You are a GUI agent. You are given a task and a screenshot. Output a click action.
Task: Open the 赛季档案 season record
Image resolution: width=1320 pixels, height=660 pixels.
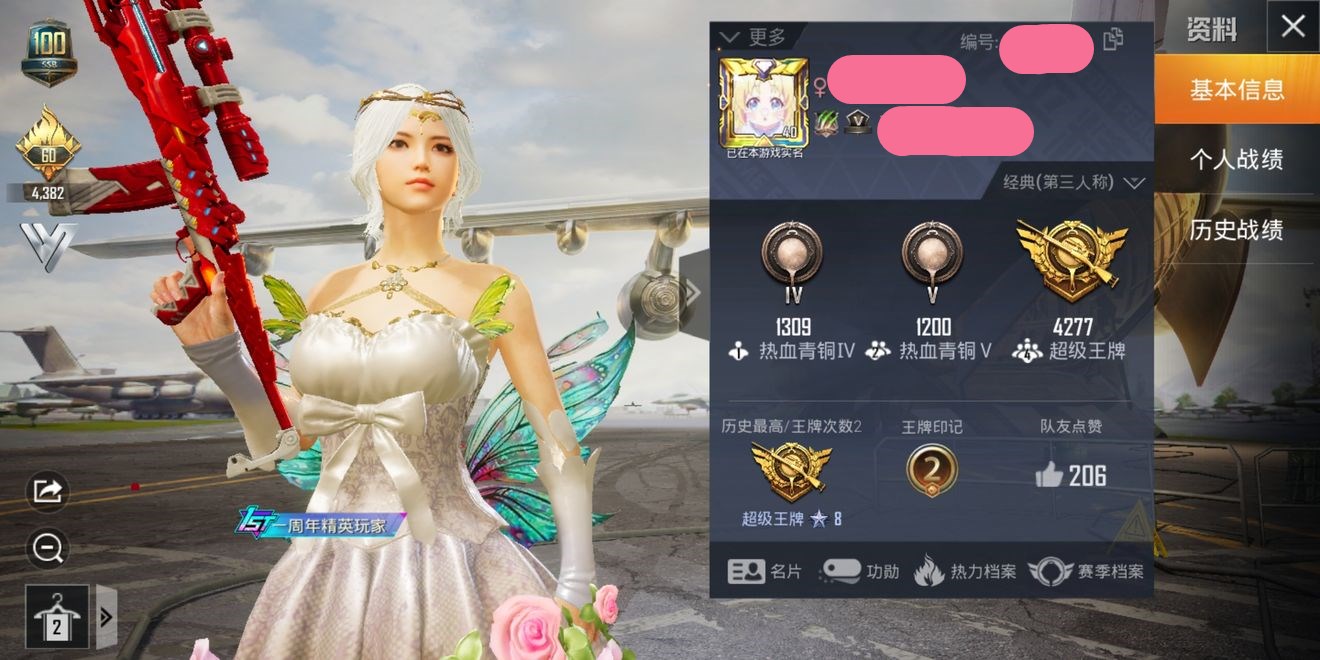click(x=1086, y=572)
